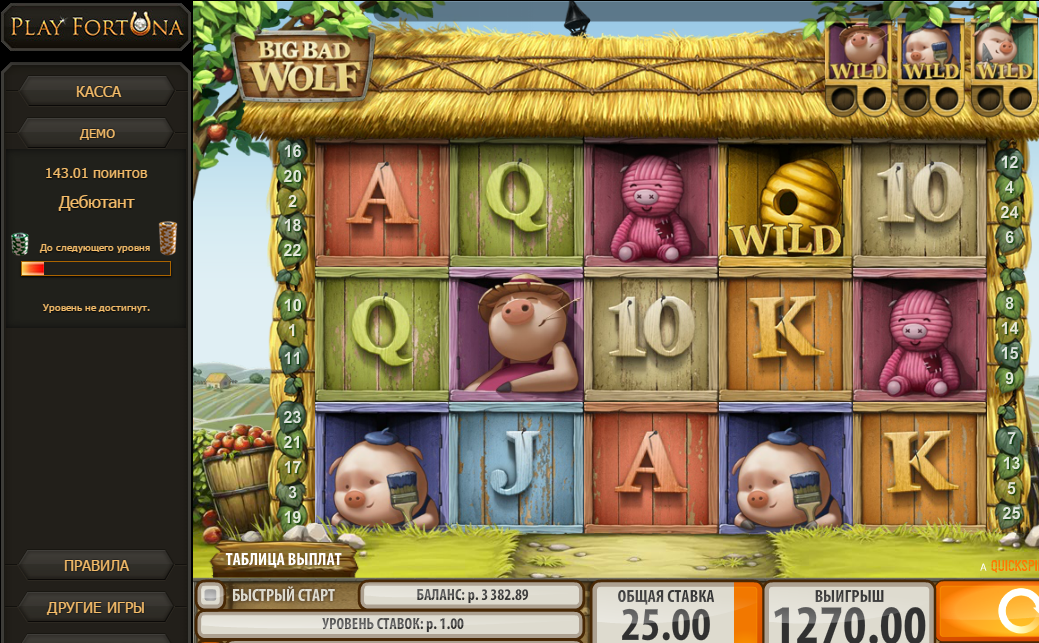The height and width of the screenshot is (643, 1039).
Task: Click the Общая ставка total bet panel
Action: tap(665, 614)
